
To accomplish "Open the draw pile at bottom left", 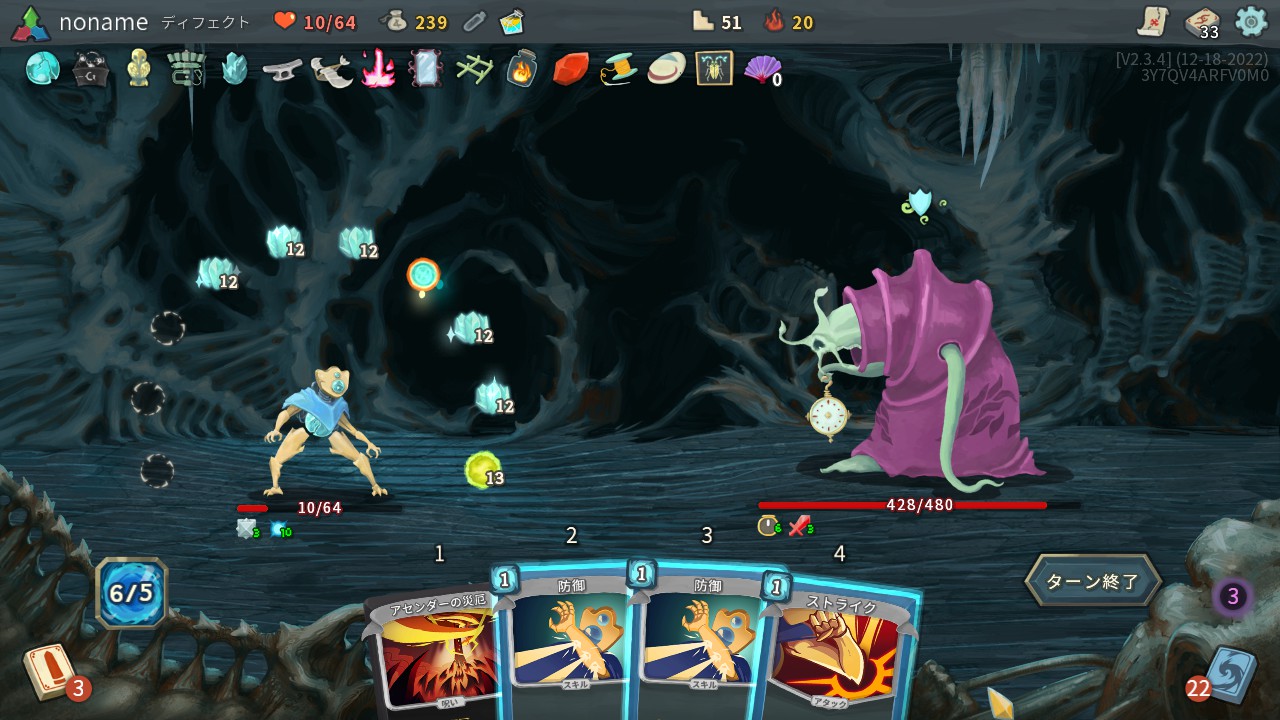I will [x=48, y=670].
